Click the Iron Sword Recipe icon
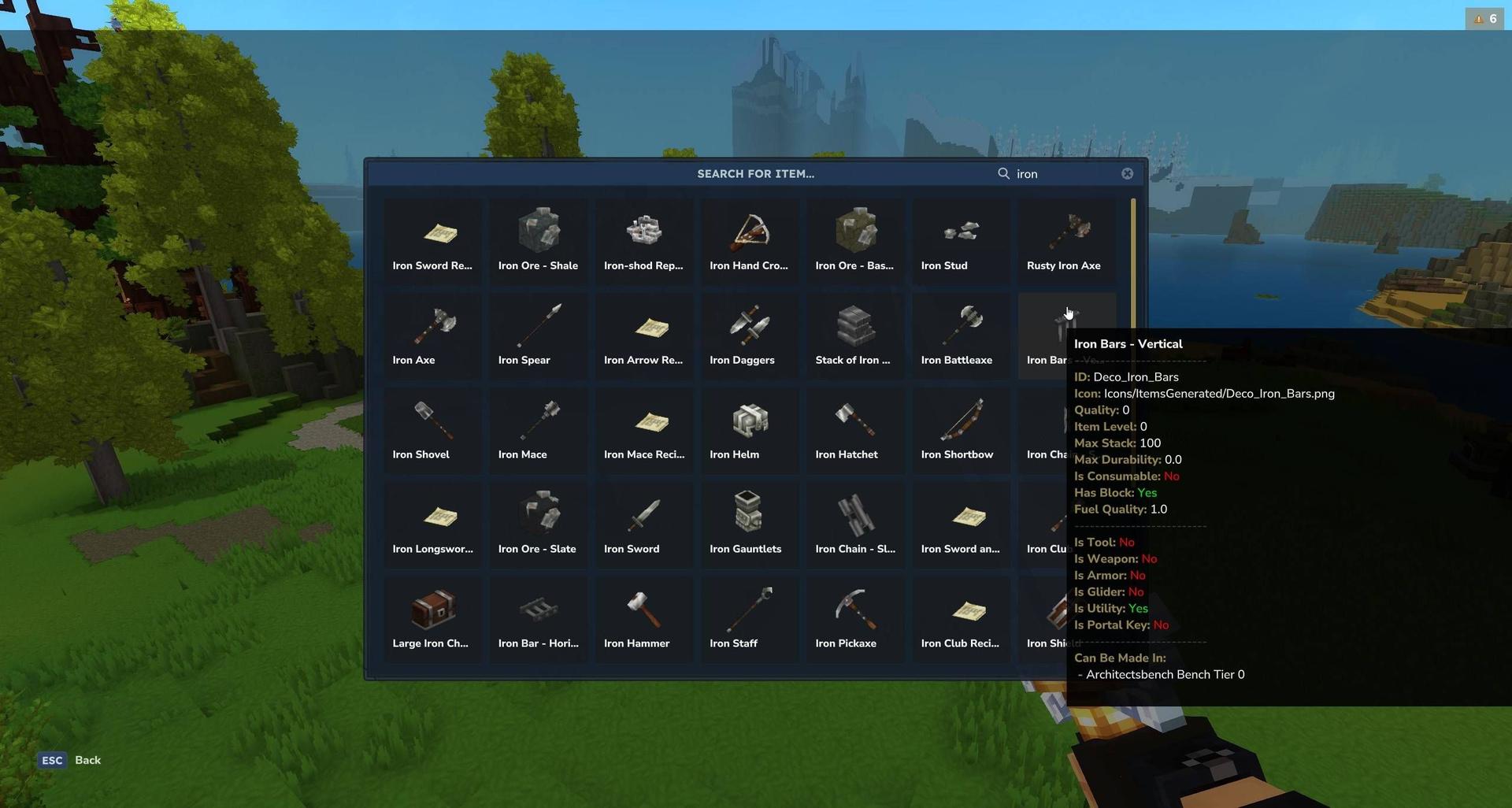This screenshot has height=808, width=1512. 432,231
